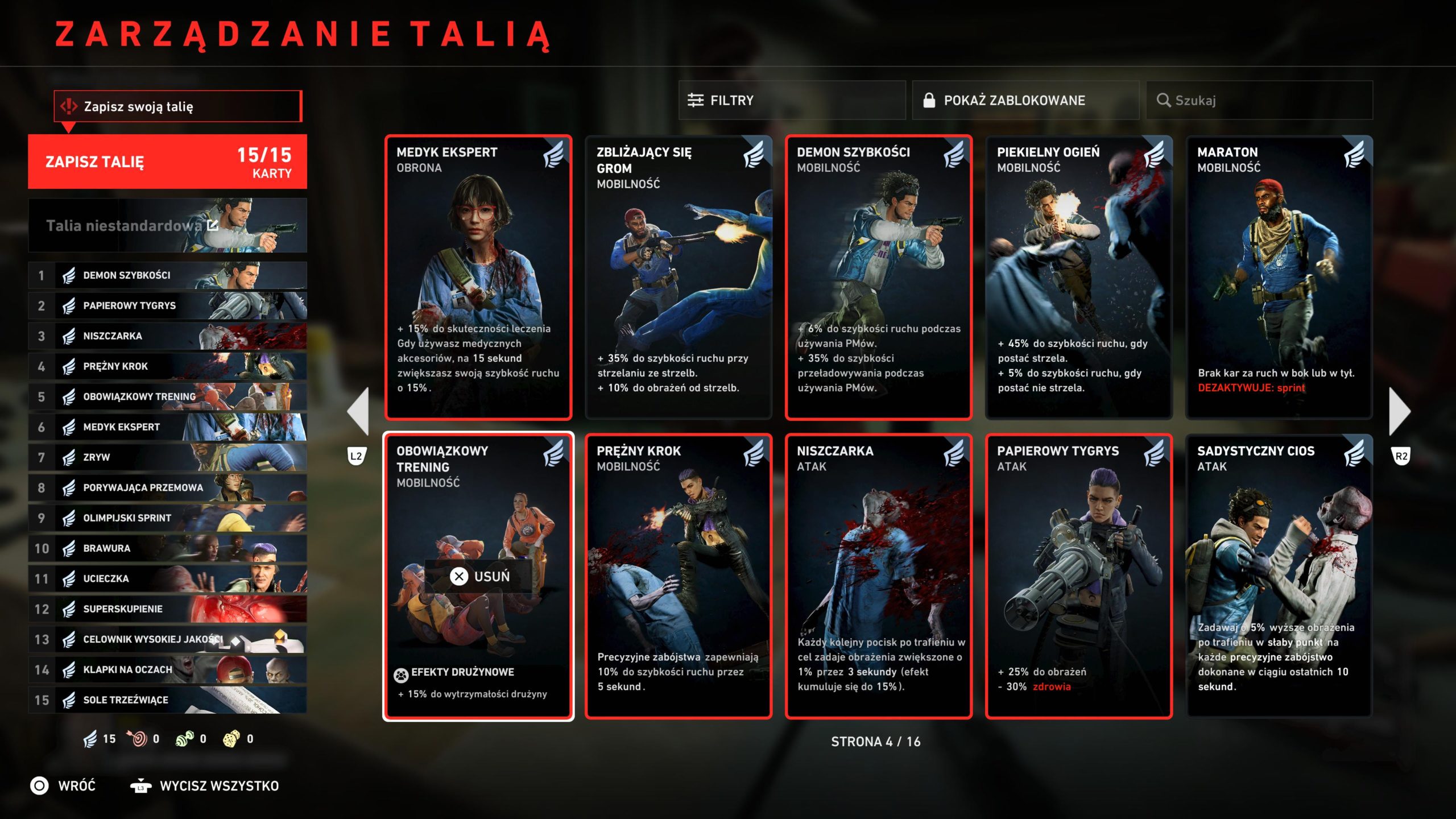Remove Obowiązkowy trening with Usuń button
Image resolution: width=1456 pixels, height=819 pixels.
point(479,576)
